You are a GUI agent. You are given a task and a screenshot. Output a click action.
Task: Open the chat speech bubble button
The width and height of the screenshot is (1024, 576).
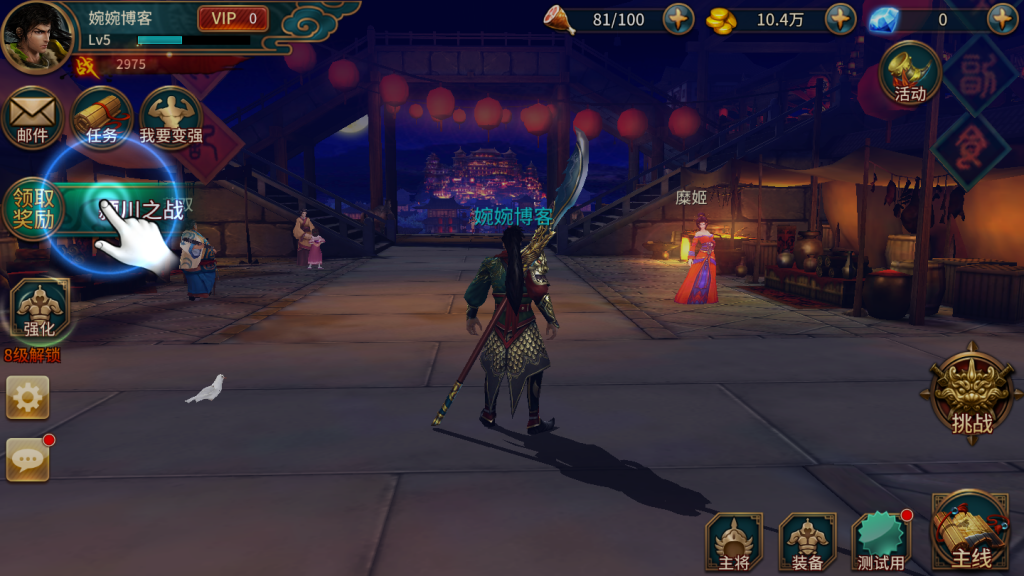[x=27, y=459]
